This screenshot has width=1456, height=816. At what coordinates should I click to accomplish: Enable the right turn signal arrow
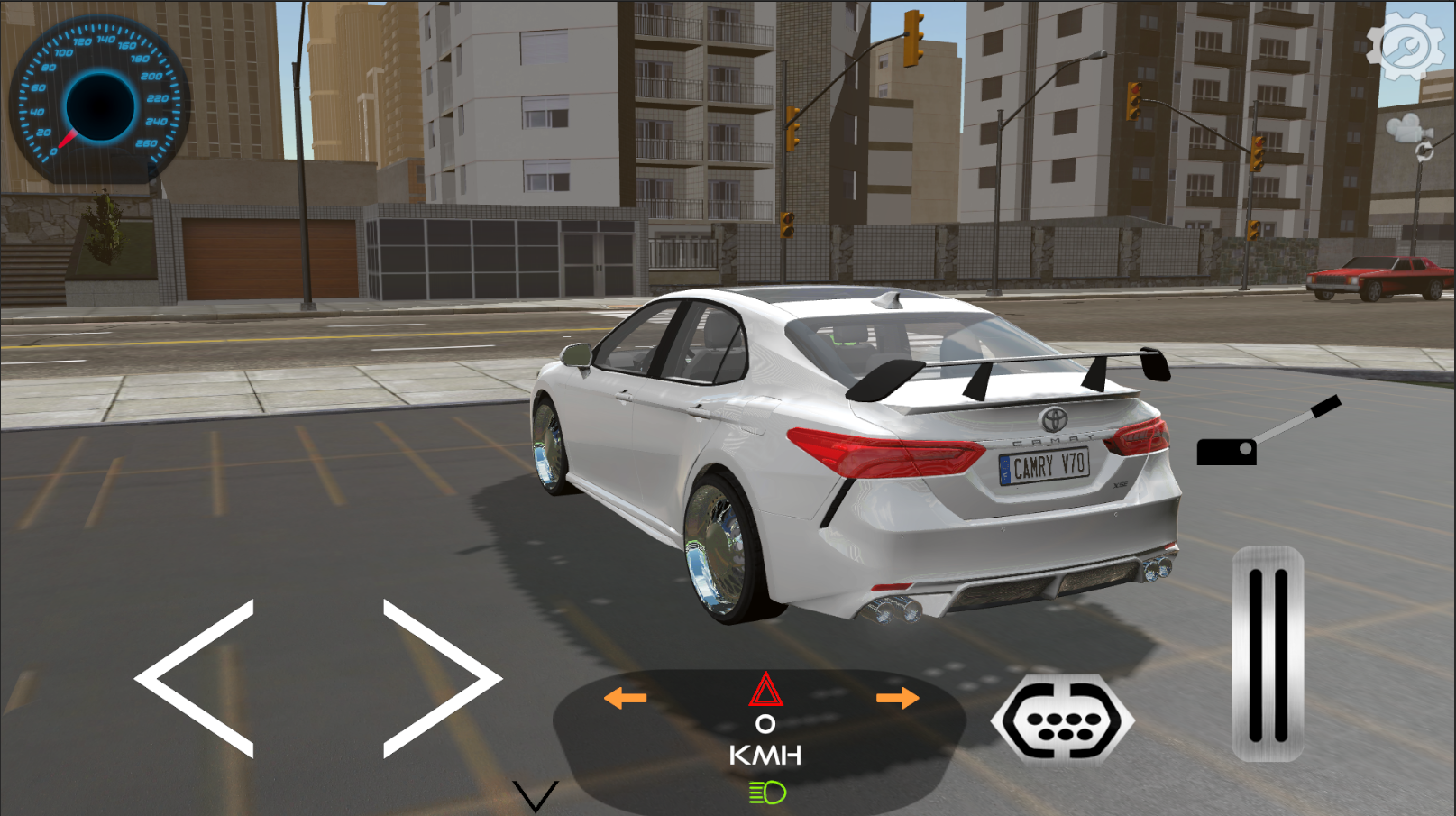coord(898,697)
